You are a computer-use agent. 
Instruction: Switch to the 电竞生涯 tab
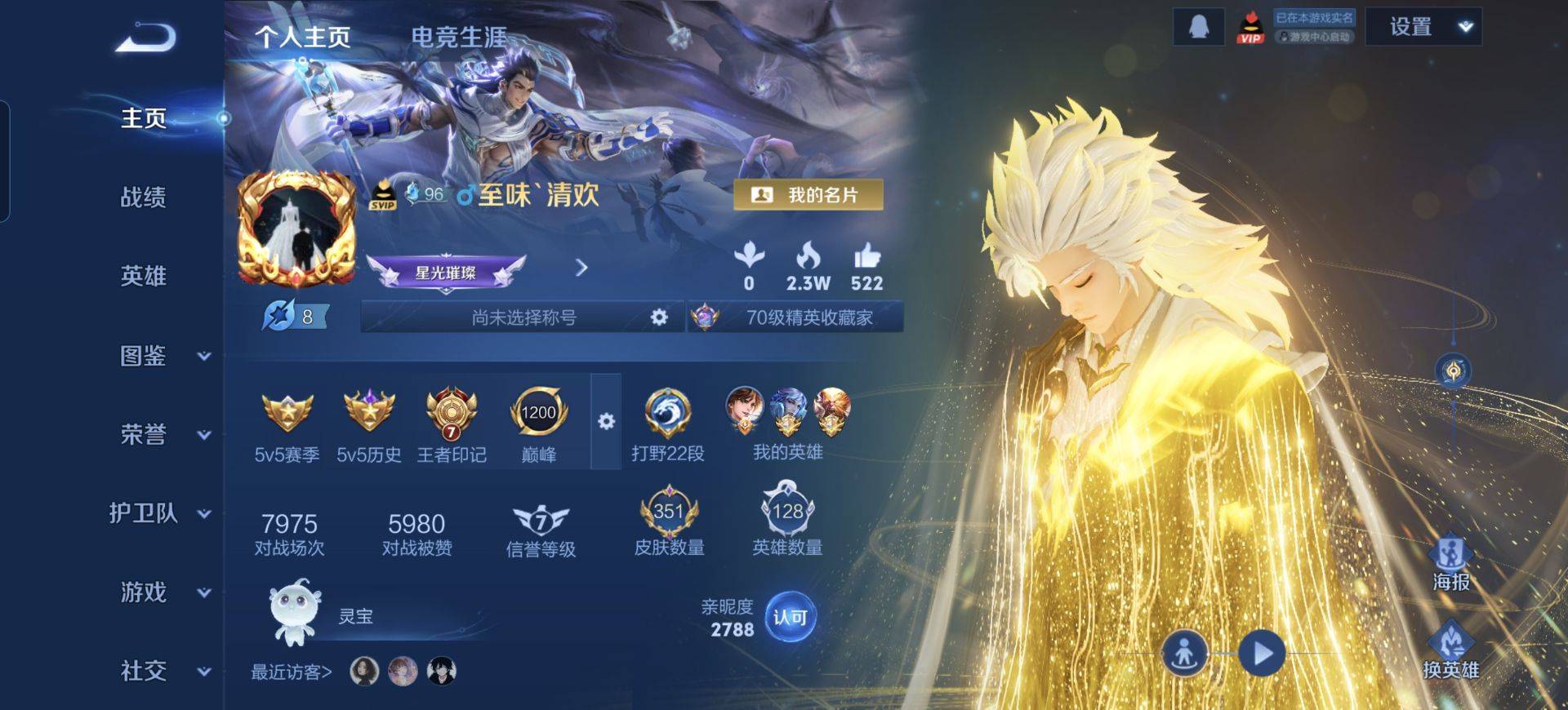458,37
